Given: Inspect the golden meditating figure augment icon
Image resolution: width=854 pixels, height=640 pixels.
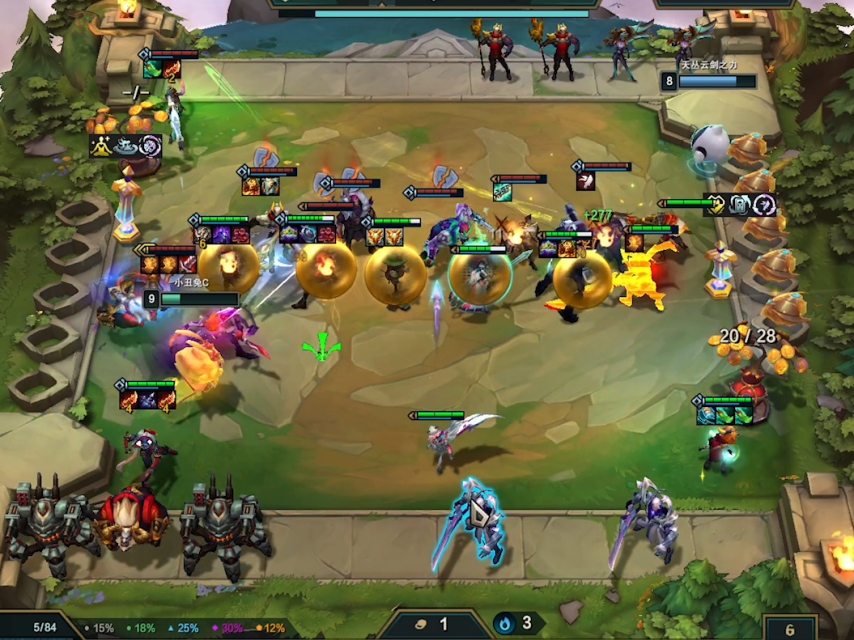Looking at the screenshot, I should click(x=103, y=146).
